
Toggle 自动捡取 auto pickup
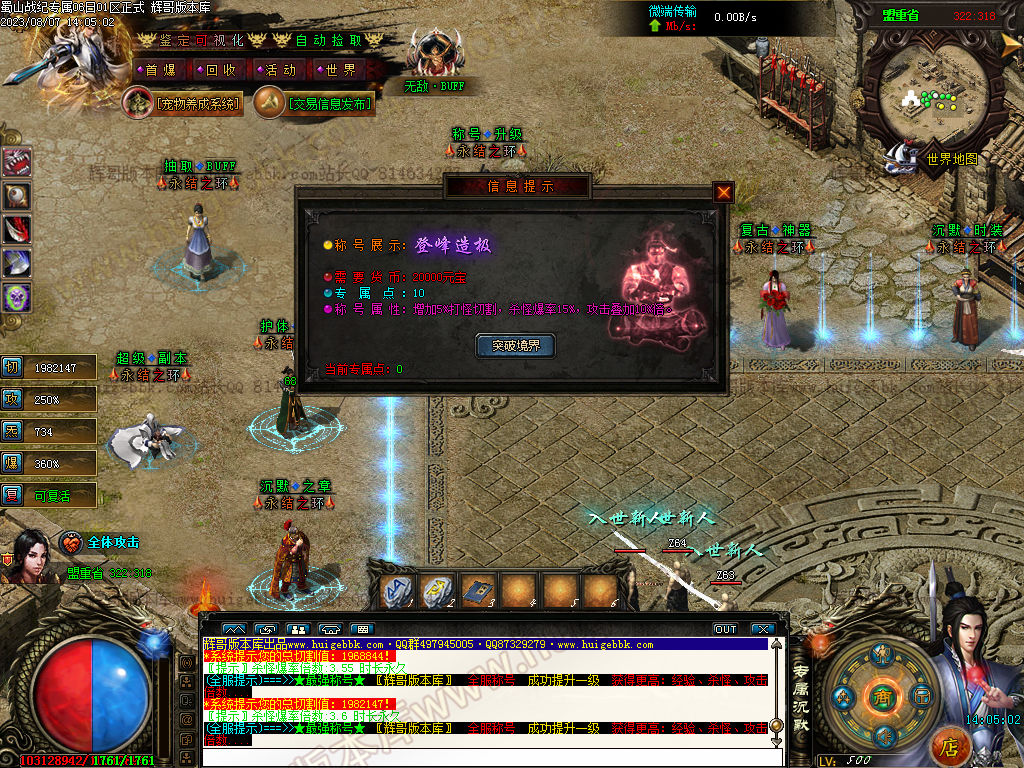(x=328, y=40)
